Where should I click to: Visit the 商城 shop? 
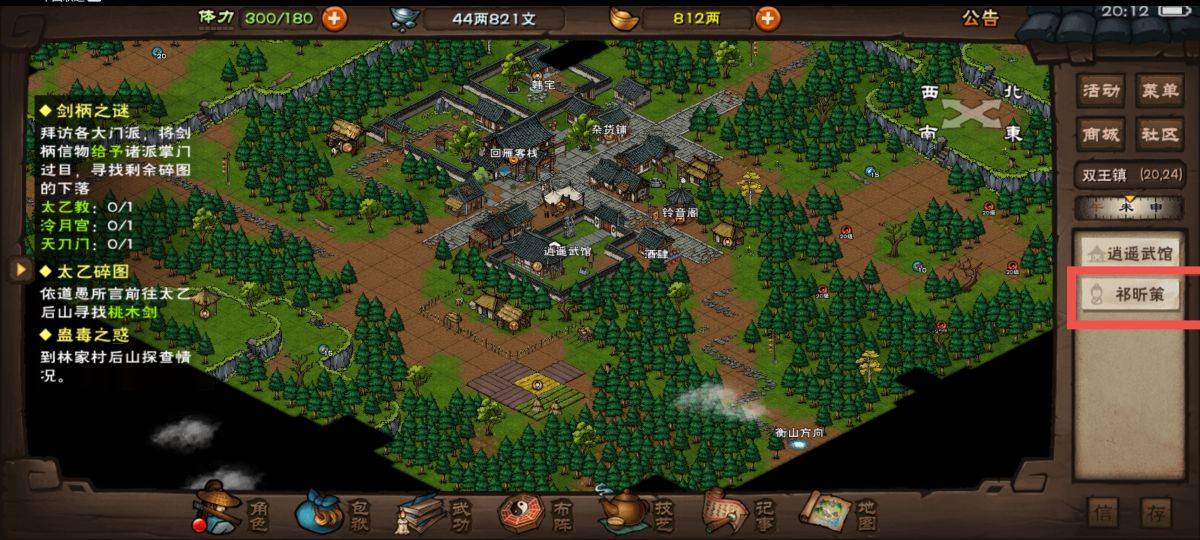click(x=1101, y=134)
